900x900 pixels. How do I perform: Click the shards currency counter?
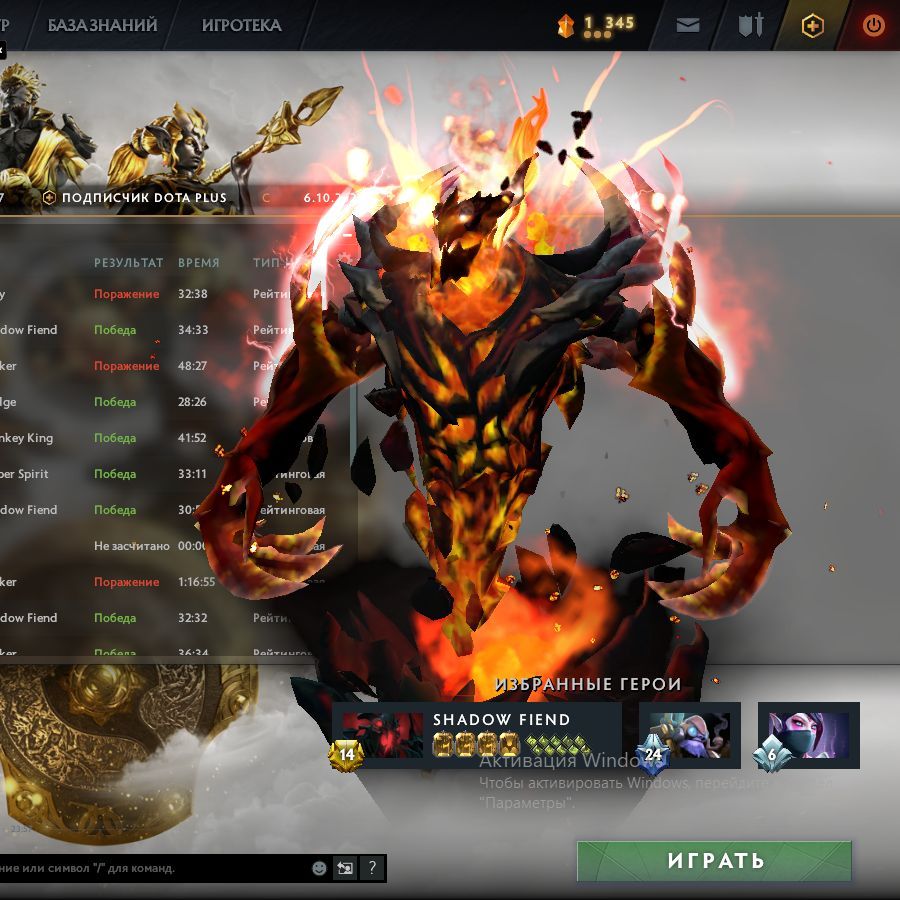(597, 25)
